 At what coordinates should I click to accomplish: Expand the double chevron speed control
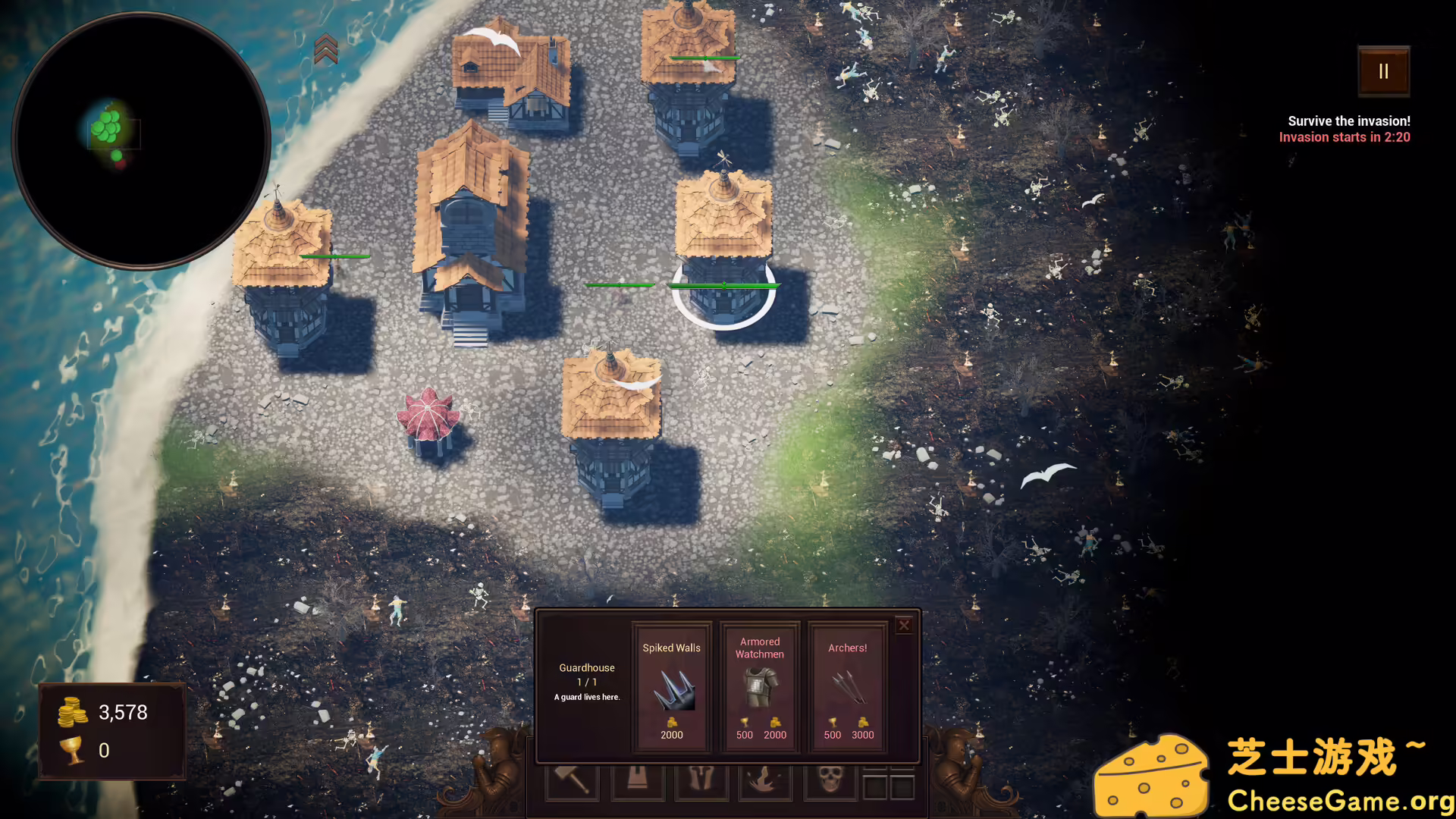(x=326, y=48)
